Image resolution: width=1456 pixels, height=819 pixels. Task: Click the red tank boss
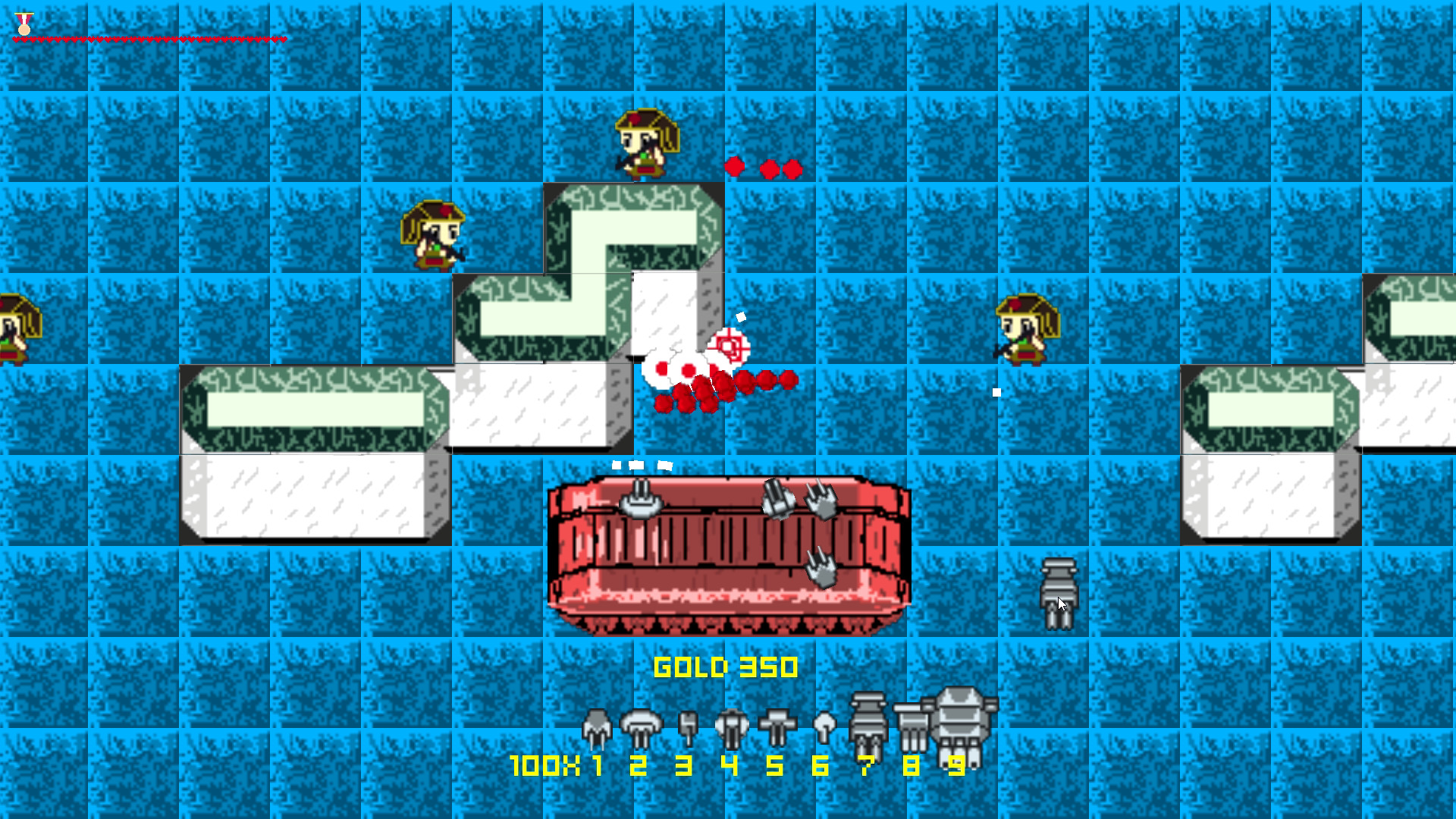point(728,554)
